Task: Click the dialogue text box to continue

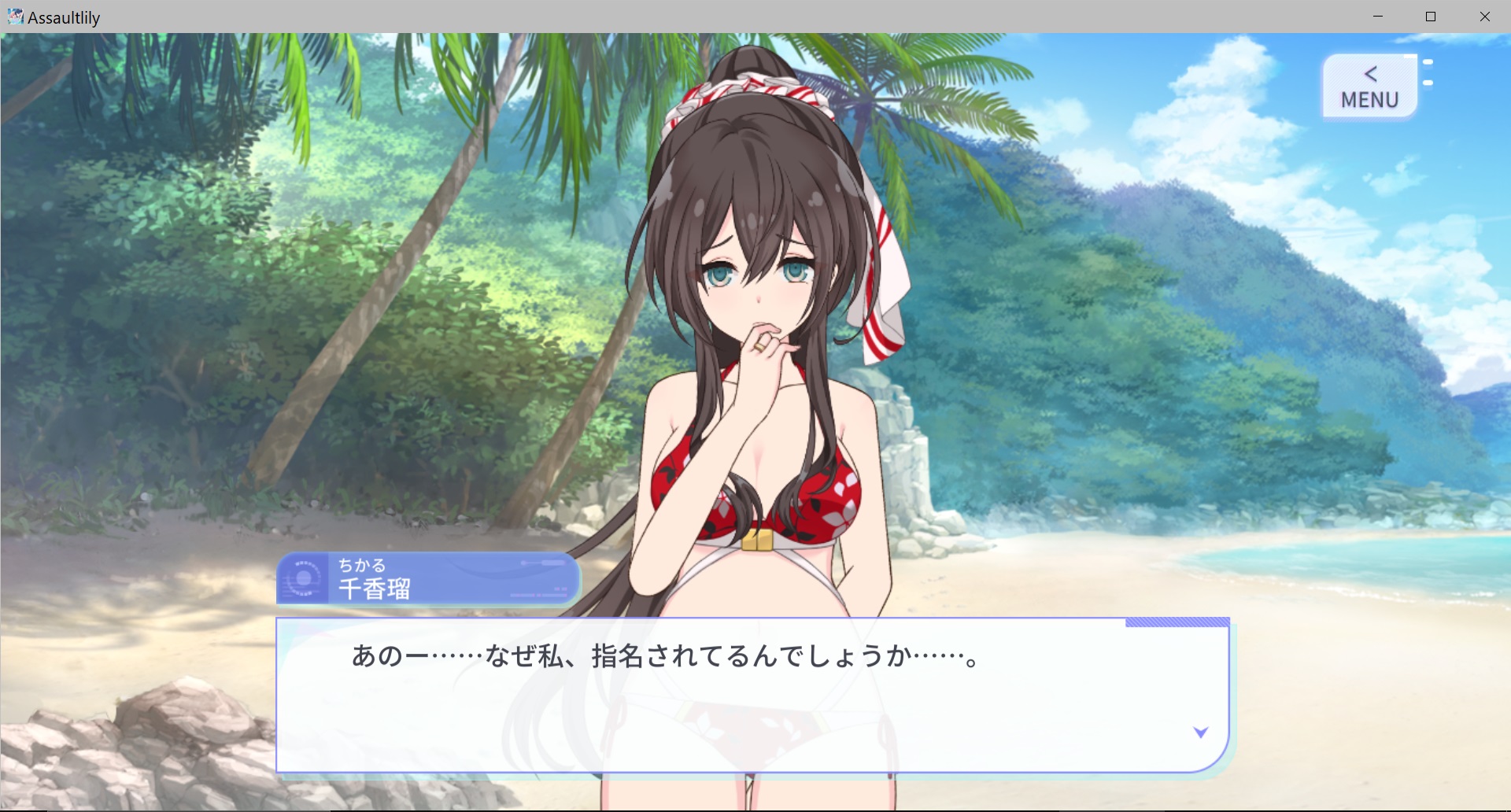Action: click(752, 695)
